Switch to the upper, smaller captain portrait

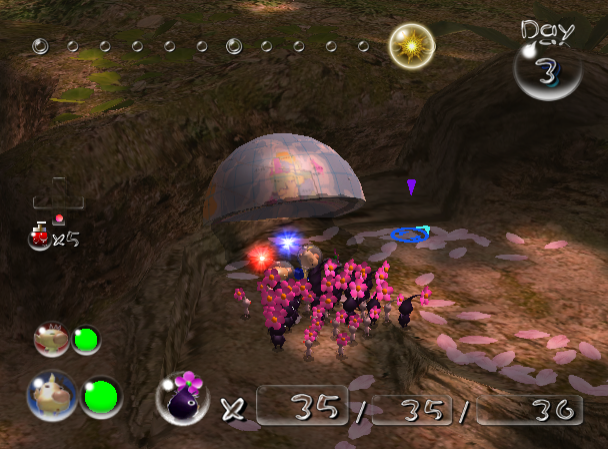pos(51,339)
